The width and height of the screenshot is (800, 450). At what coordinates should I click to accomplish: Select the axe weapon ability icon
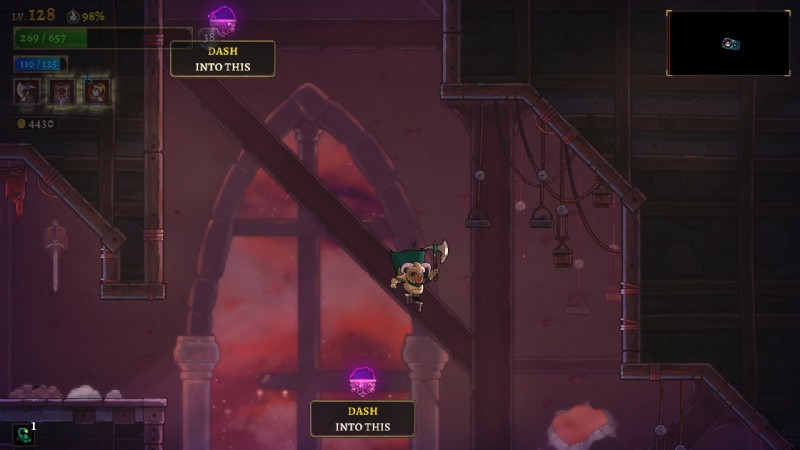tap(27, 93)
